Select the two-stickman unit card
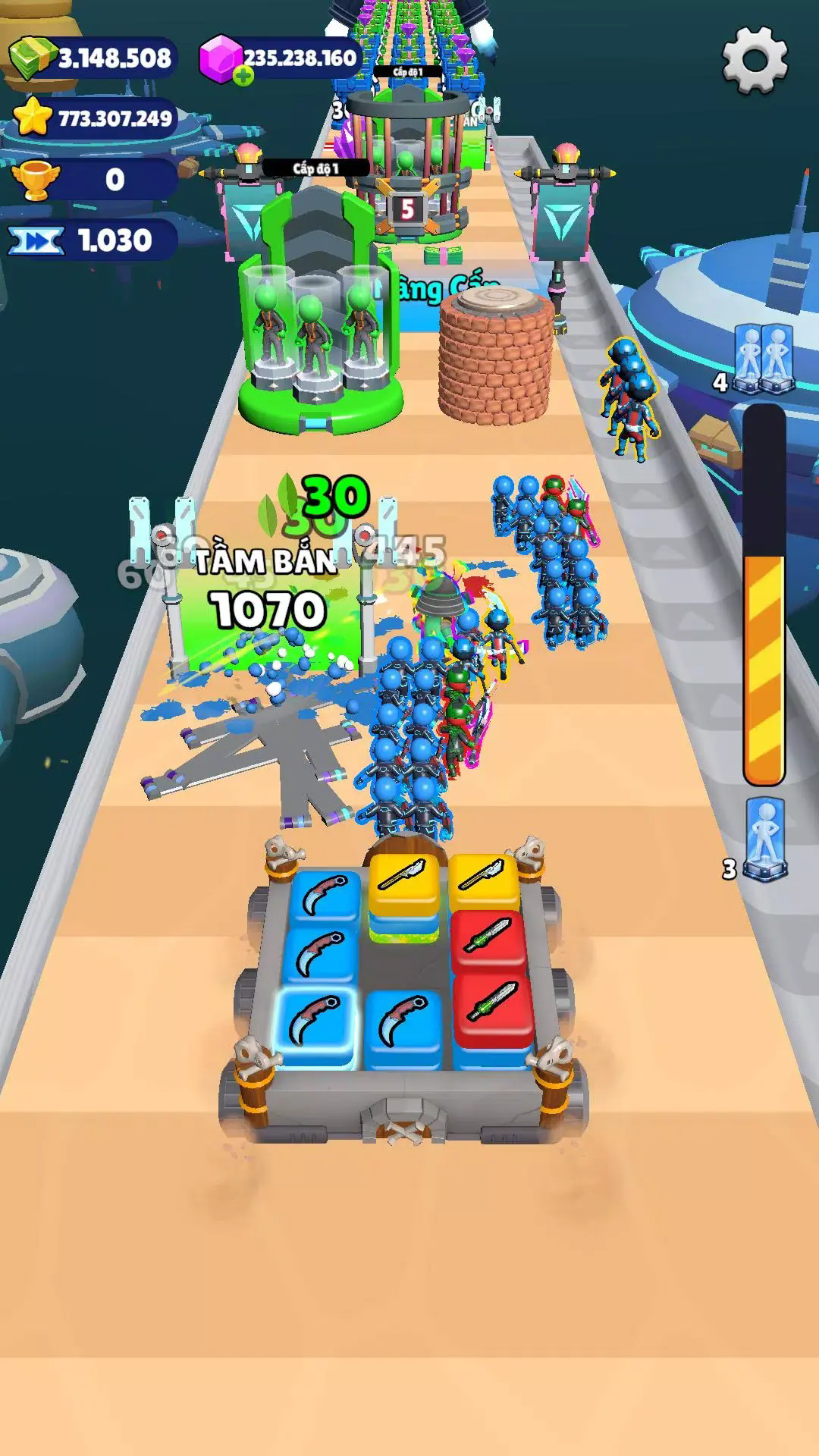819x1456 pixels. pos(761,359)
